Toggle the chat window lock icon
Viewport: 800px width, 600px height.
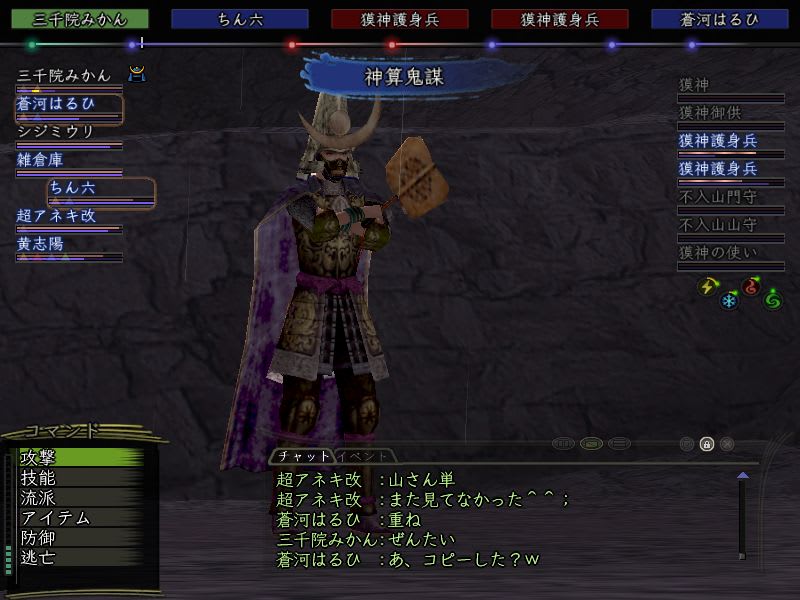(x=707, y=444)
